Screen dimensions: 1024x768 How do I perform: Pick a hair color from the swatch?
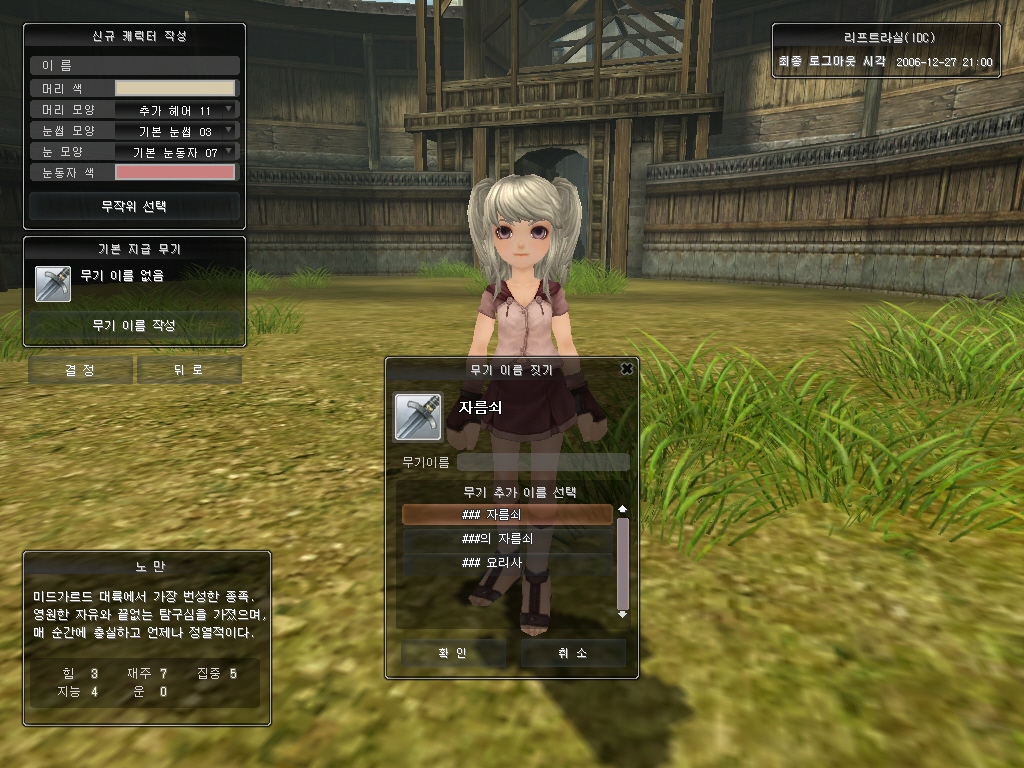click(x=175, y=88)
